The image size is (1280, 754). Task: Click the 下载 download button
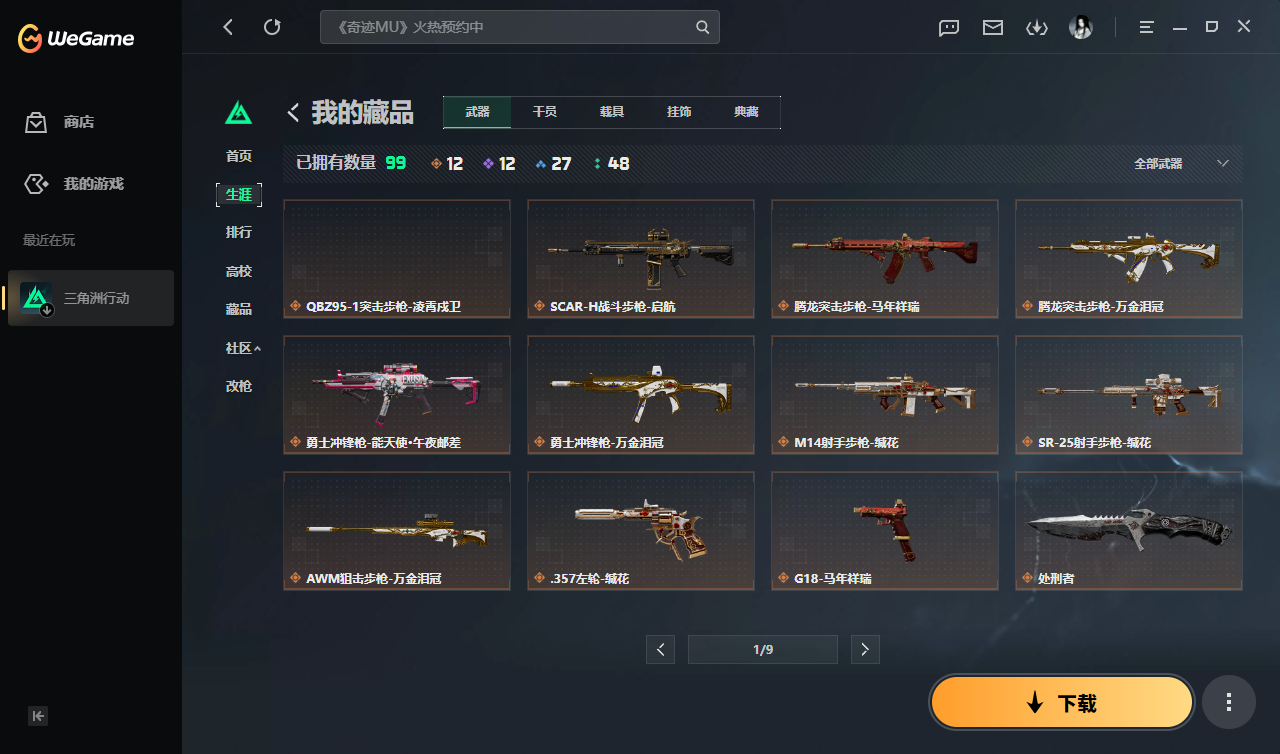click(1061, 701)
